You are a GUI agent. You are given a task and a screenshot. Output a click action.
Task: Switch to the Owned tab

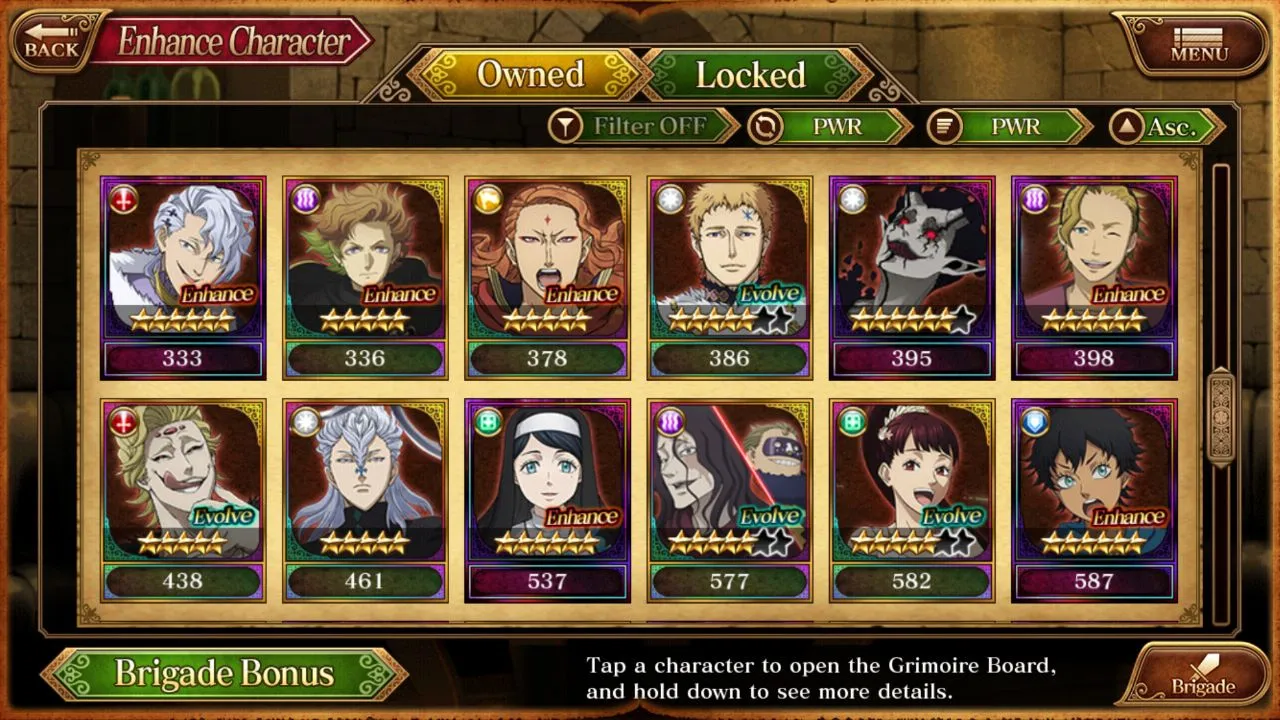(530, 75)
